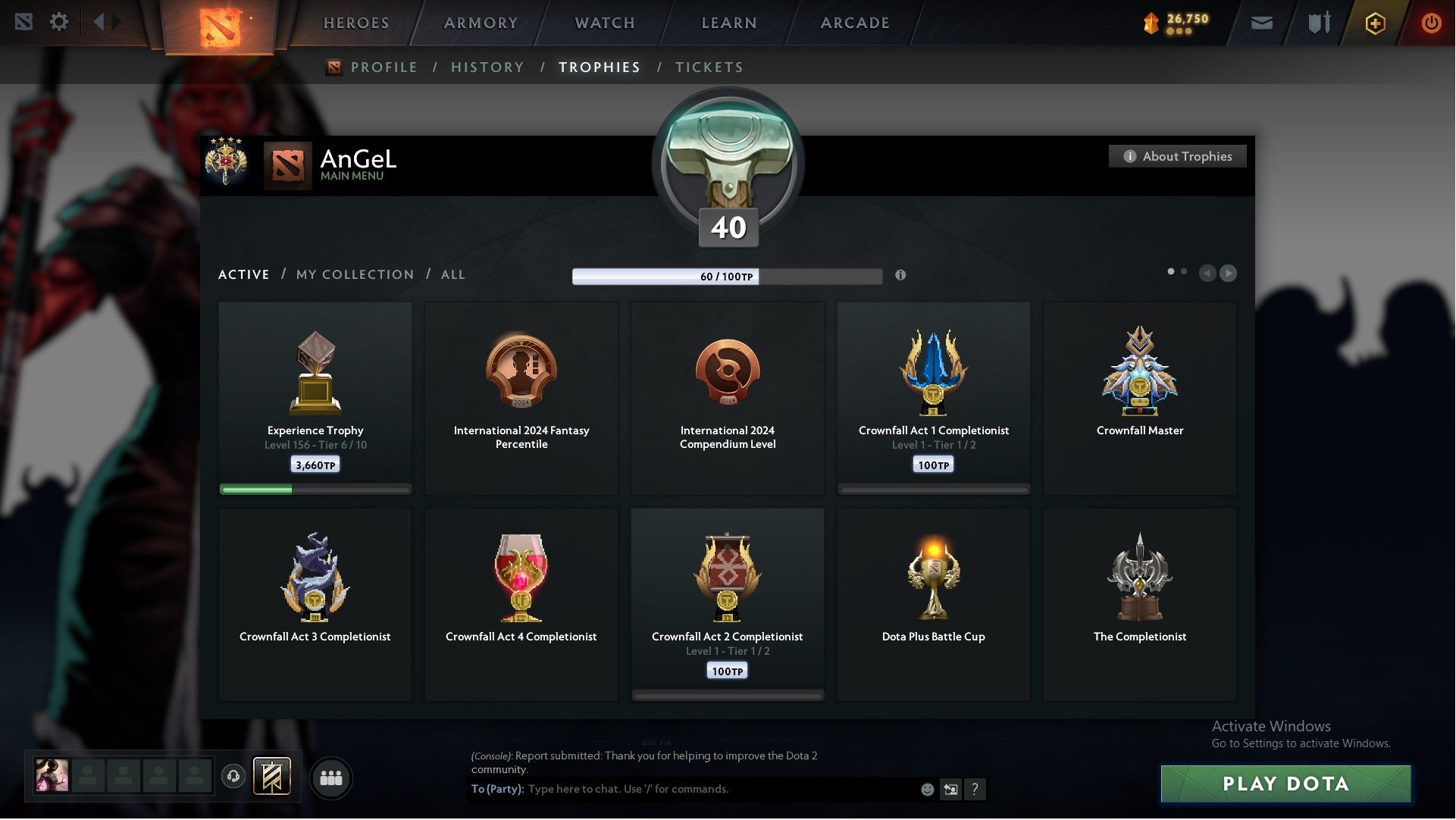Click the Experience Trophy progress bar
This screenshot has height=820, width=1456.
(x=315, y=490)
